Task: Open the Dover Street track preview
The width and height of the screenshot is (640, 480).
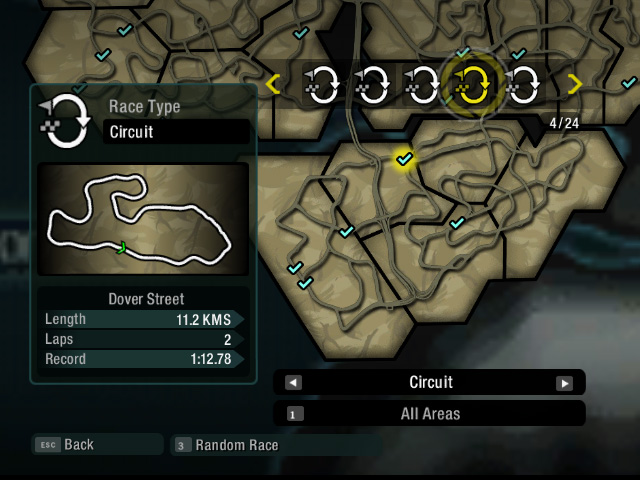Action: tap(143, 219)
